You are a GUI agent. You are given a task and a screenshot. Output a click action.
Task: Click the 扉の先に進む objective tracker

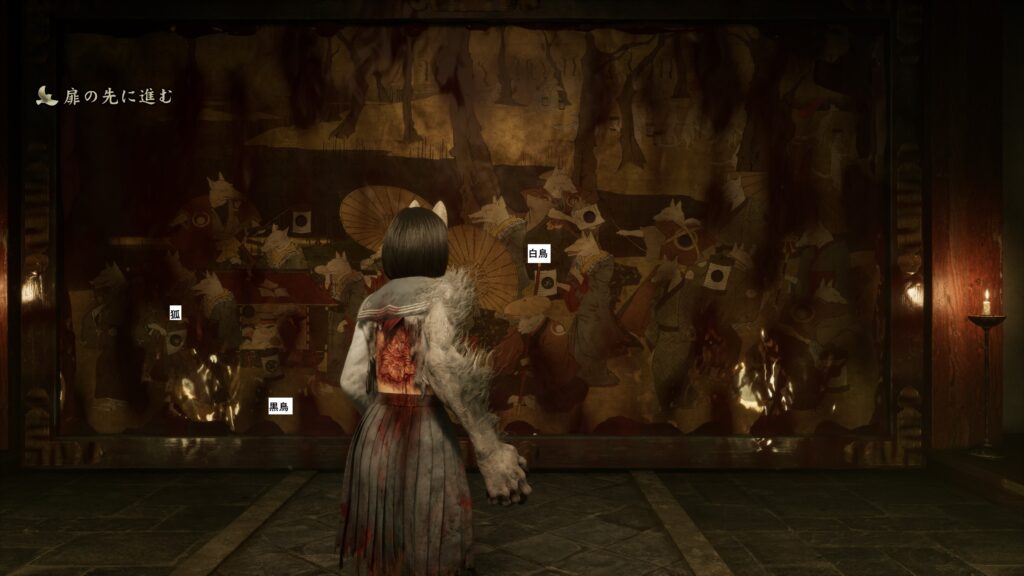pos(105,96)
